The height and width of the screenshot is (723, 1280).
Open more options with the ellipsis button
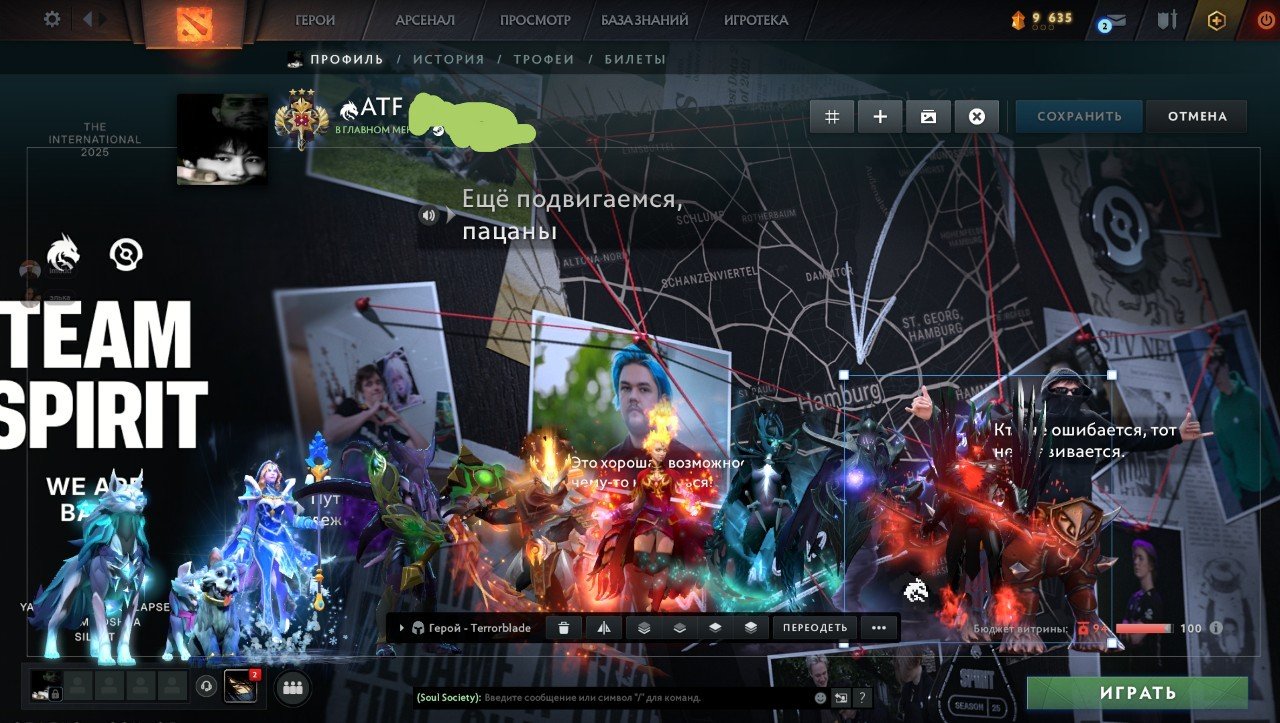(877, 628)
